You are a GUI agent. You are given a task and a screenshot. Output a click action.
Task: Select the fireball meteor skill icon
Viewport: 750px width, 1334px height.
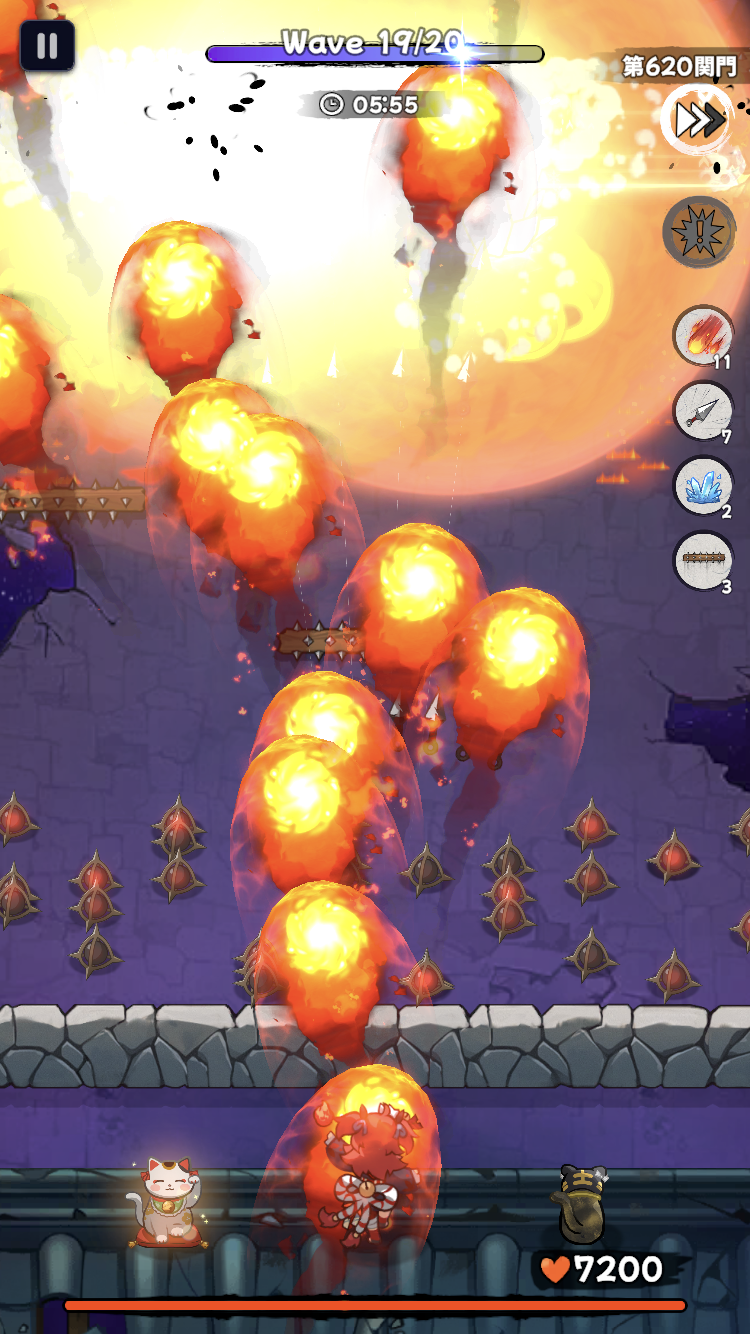(x=703, y=336)
